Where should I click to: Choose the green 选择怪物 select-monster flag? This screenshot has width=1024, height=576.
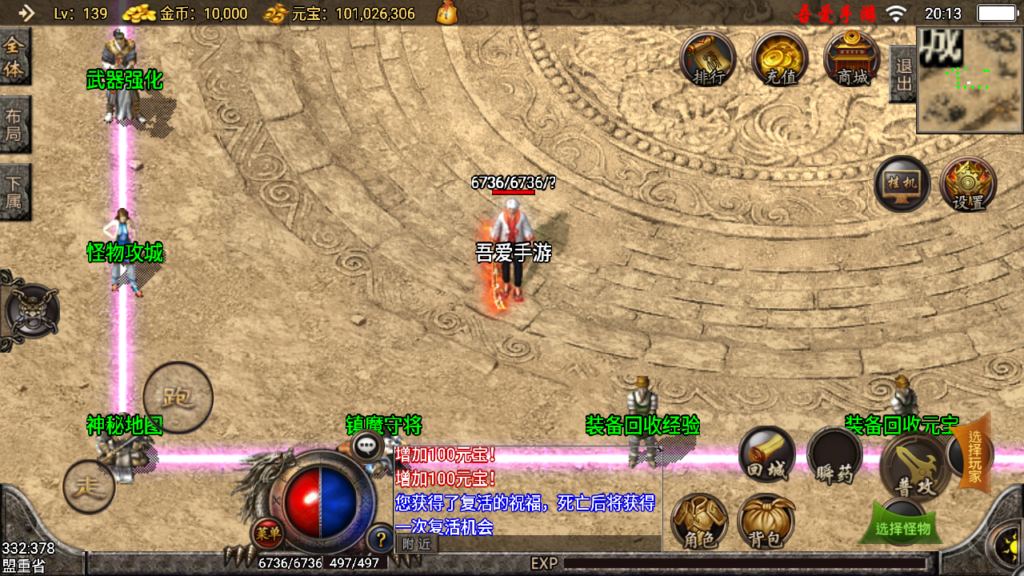pos(903,524)
